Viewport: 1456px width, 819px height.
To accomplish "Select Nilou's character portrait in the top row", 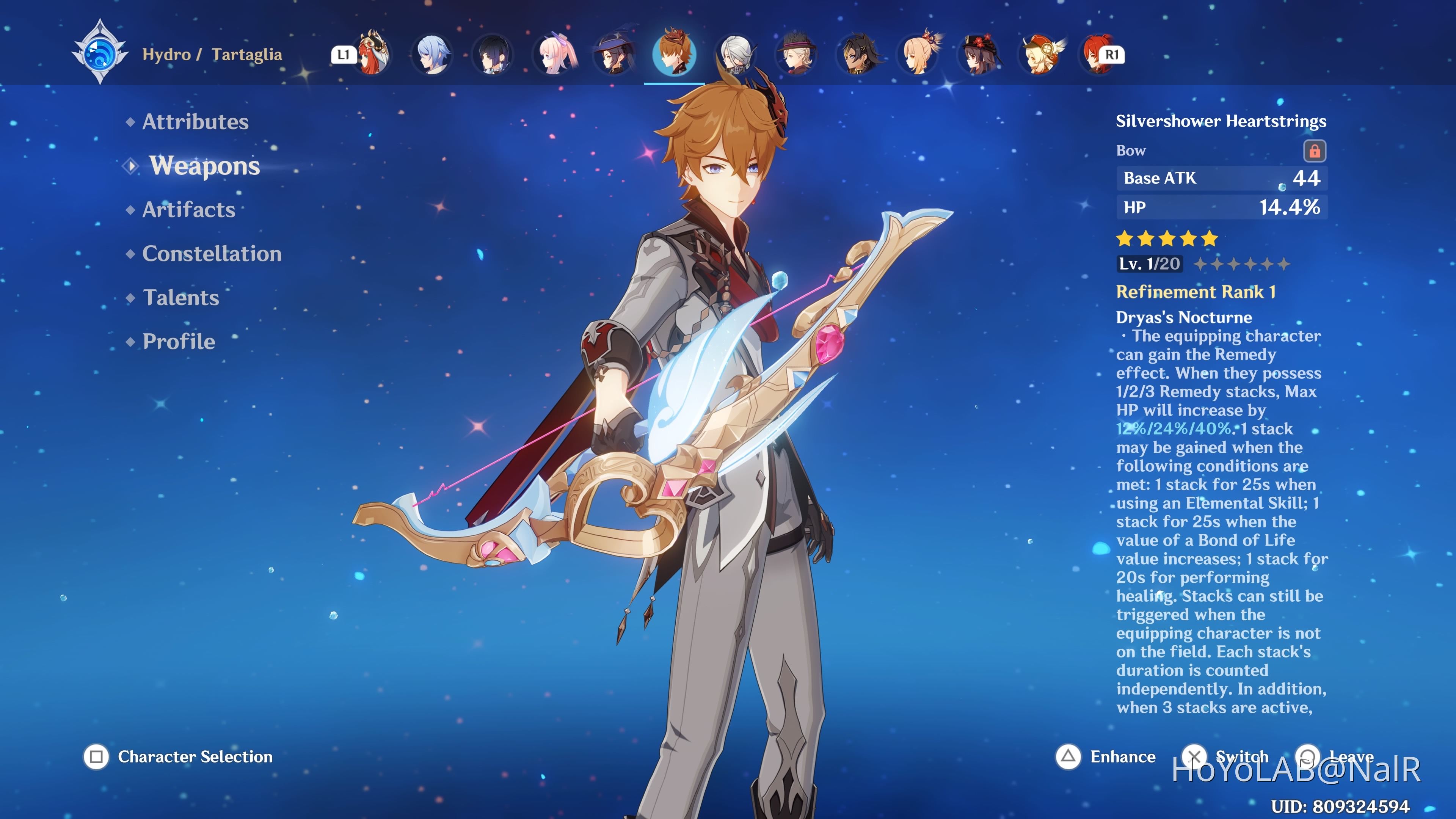I will click(x=373, y=55).
